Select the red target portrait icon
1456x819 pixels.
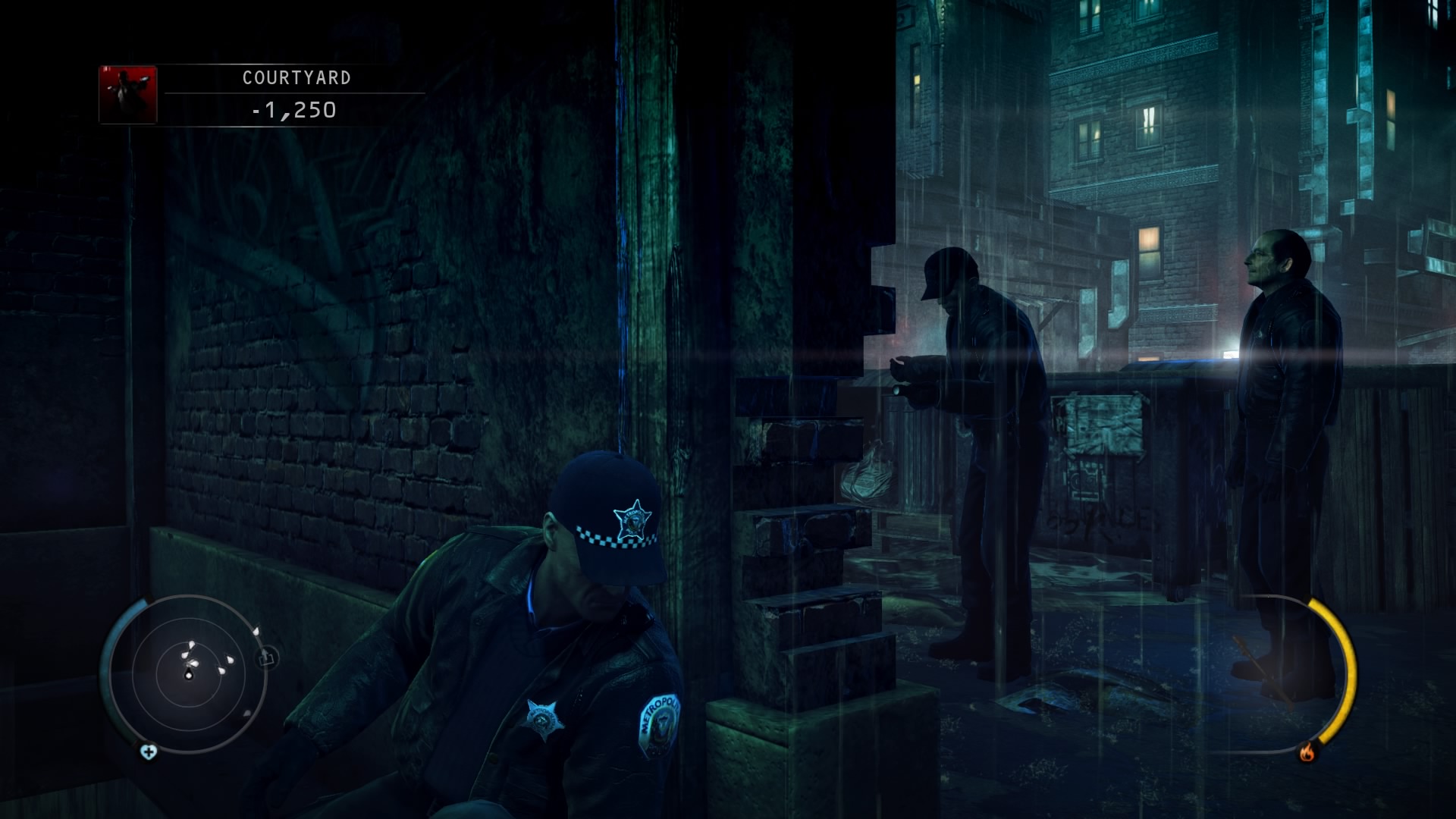coord(128,95)
